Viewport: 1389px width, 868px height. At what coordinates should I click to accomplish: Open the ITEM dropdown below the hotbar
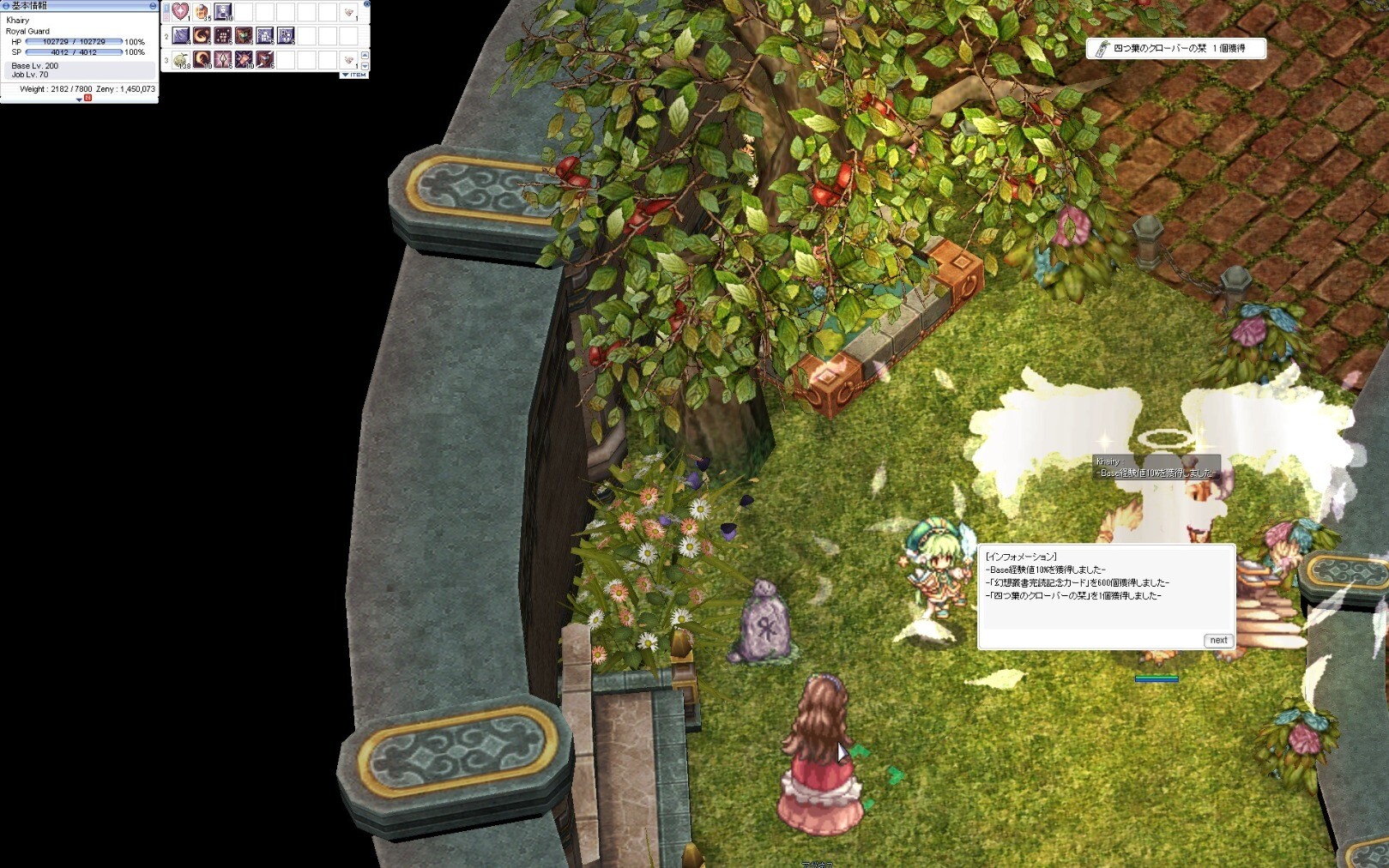click(x=353, y=75)
